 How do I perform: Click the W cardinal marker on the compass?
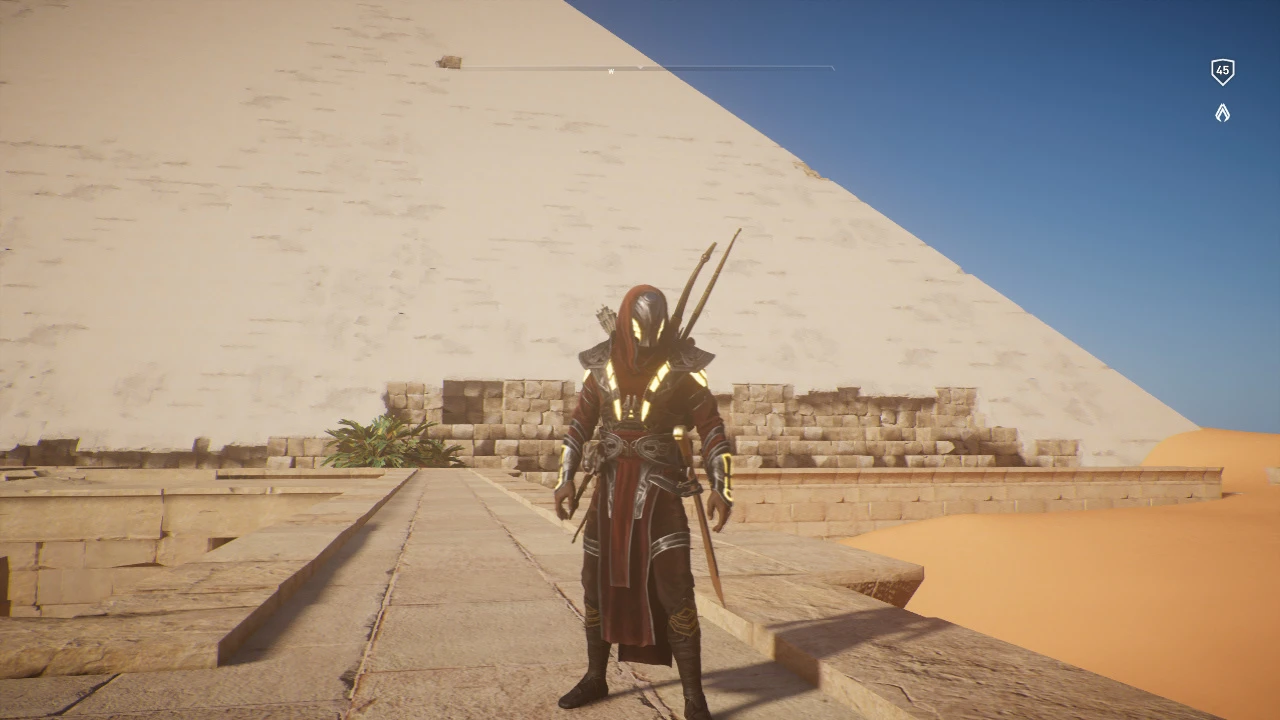pyautogui.click(x=612, y=71)
